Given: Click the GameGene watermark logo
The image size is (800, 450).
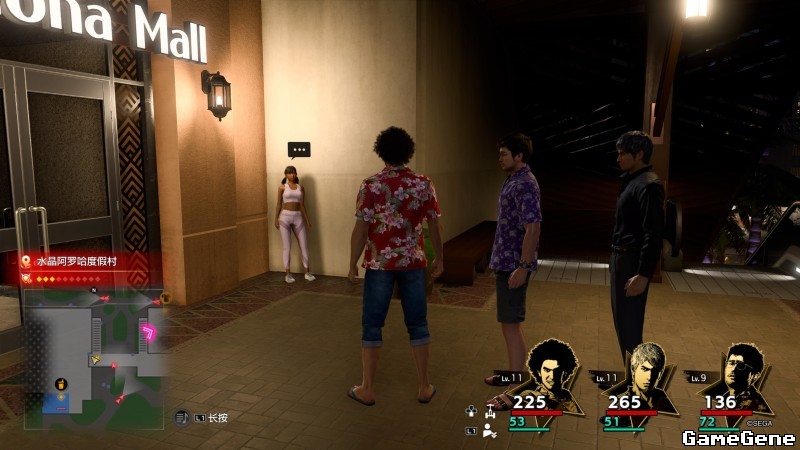Looking at the screenshot, I should point(738,438).
